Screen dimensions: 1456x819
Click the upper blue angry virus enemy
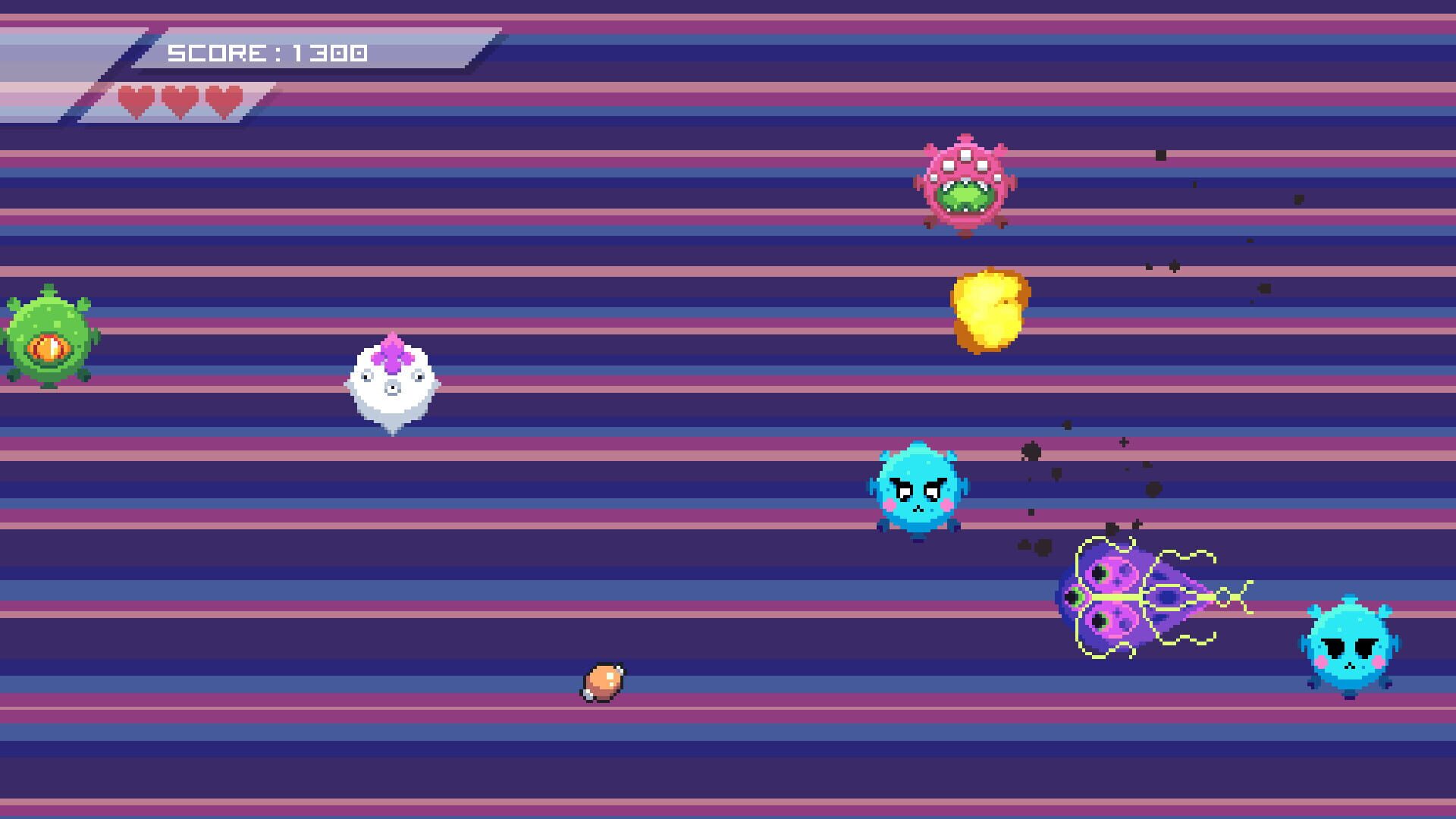(919, 489)
